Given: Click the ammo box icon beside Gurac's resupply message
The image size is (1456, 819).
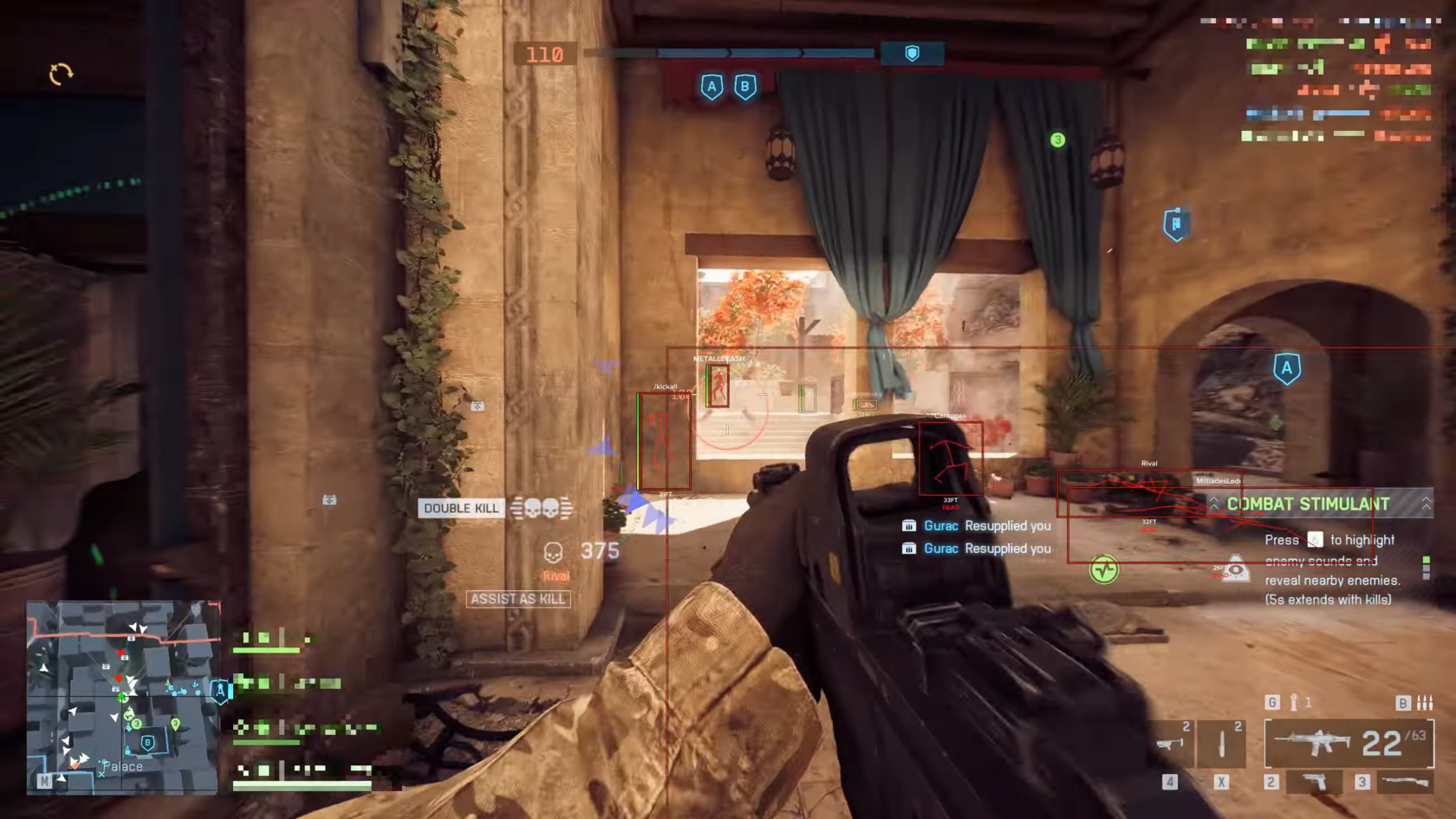Looking at the screenshot, I should [x=908, y=525].
